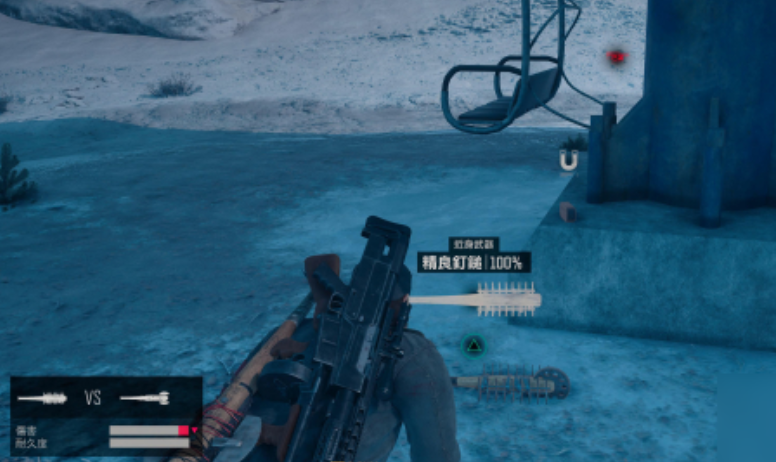Select the 精良釘鎚 weapon name label

[x=451, y=263]
